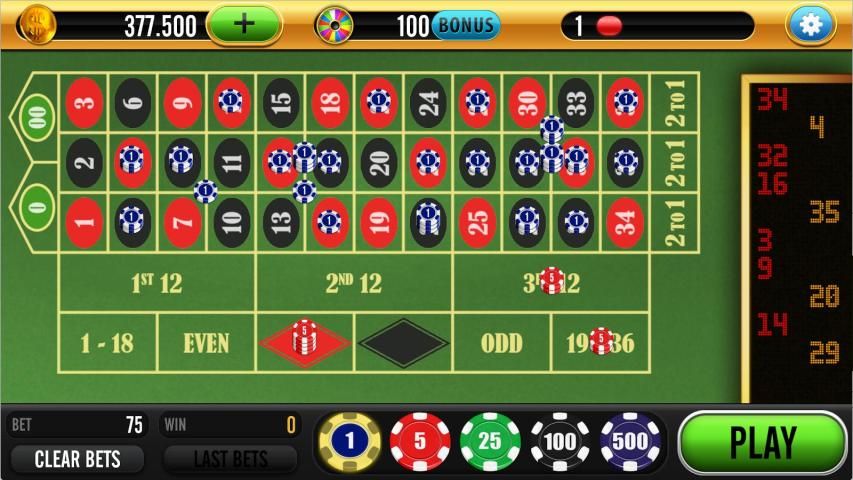This screenshot has width=853, height=480.
Task: Repeat the last bets
Action: tap(230, 460)
